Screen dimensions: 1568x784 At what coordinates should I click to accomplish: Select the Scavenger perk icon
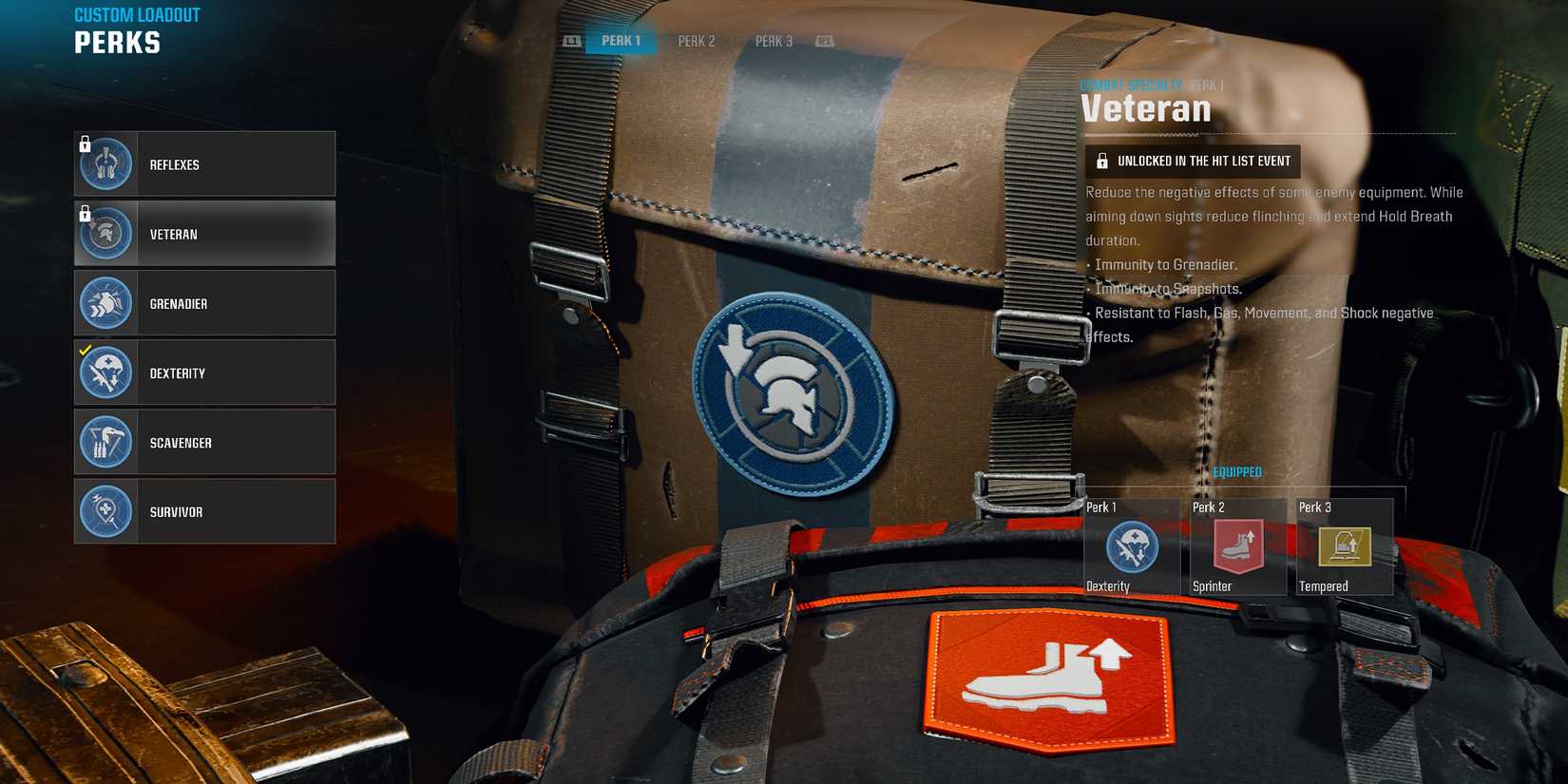click(105, 441)
